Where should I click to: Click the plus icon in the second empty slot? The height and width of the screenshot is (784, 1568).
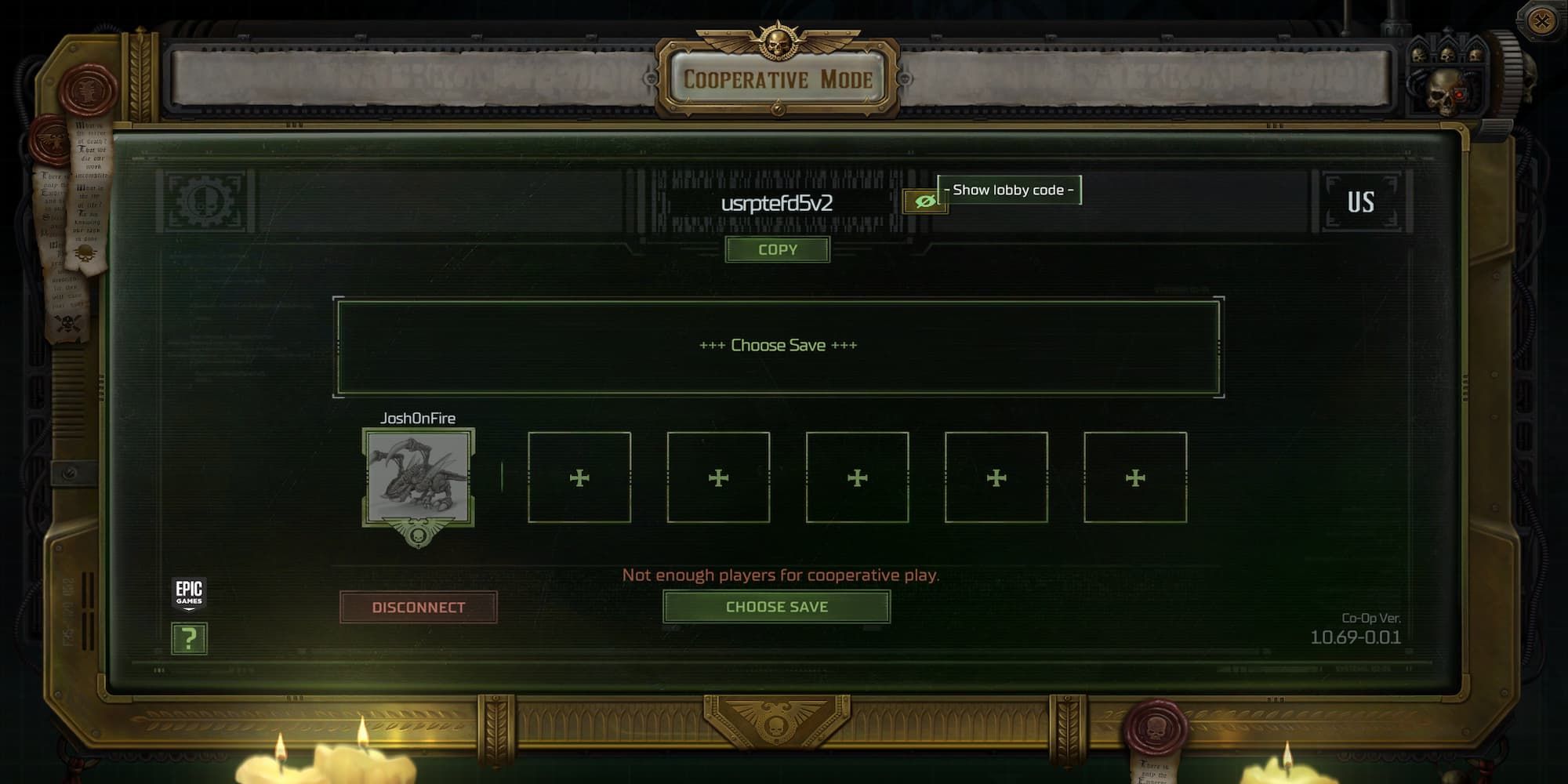pyautogui.click(x=718, y=477)
